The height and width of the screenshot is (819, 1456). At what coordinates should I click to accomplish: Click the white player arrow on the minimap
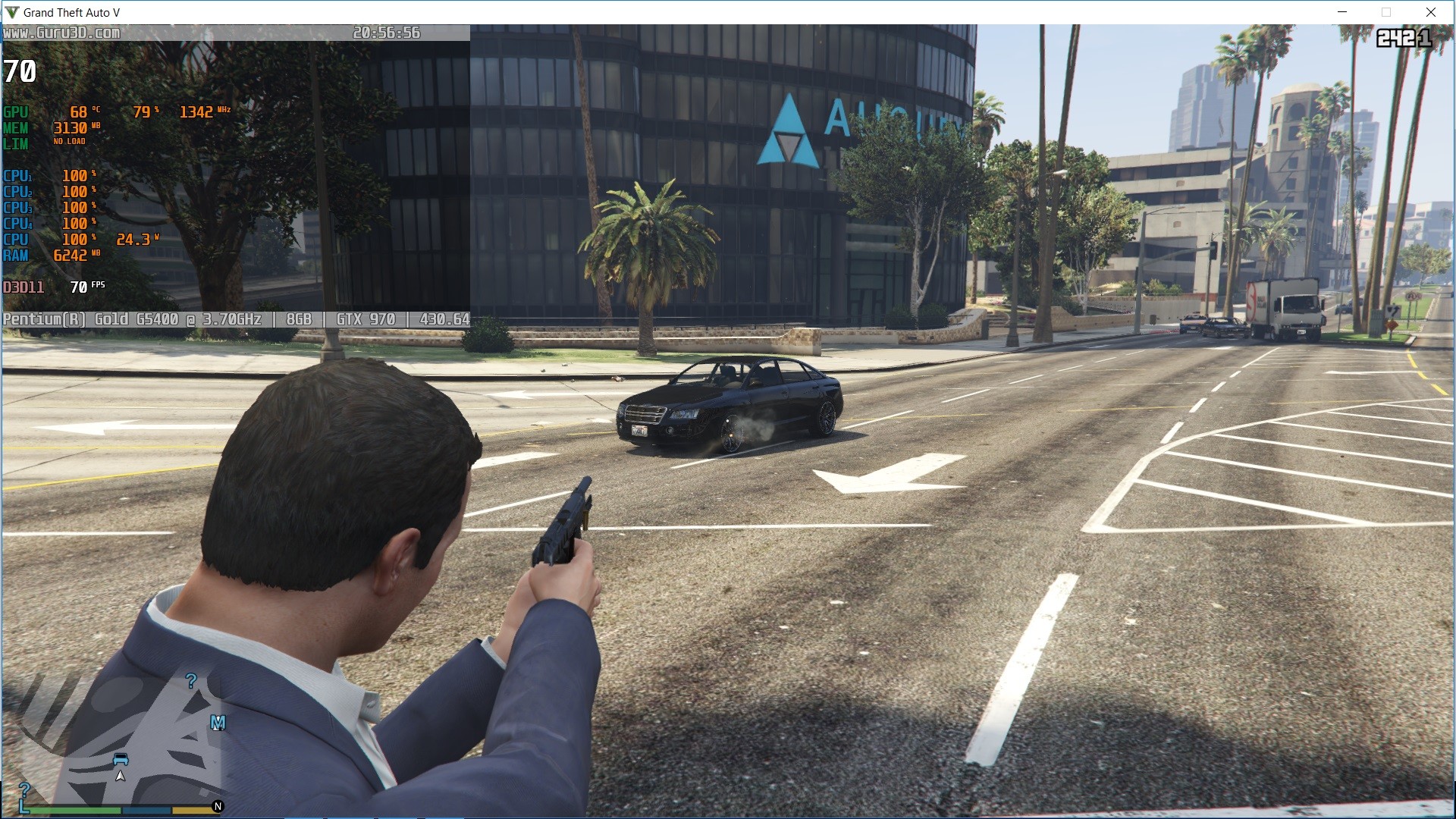click(120, 776)
